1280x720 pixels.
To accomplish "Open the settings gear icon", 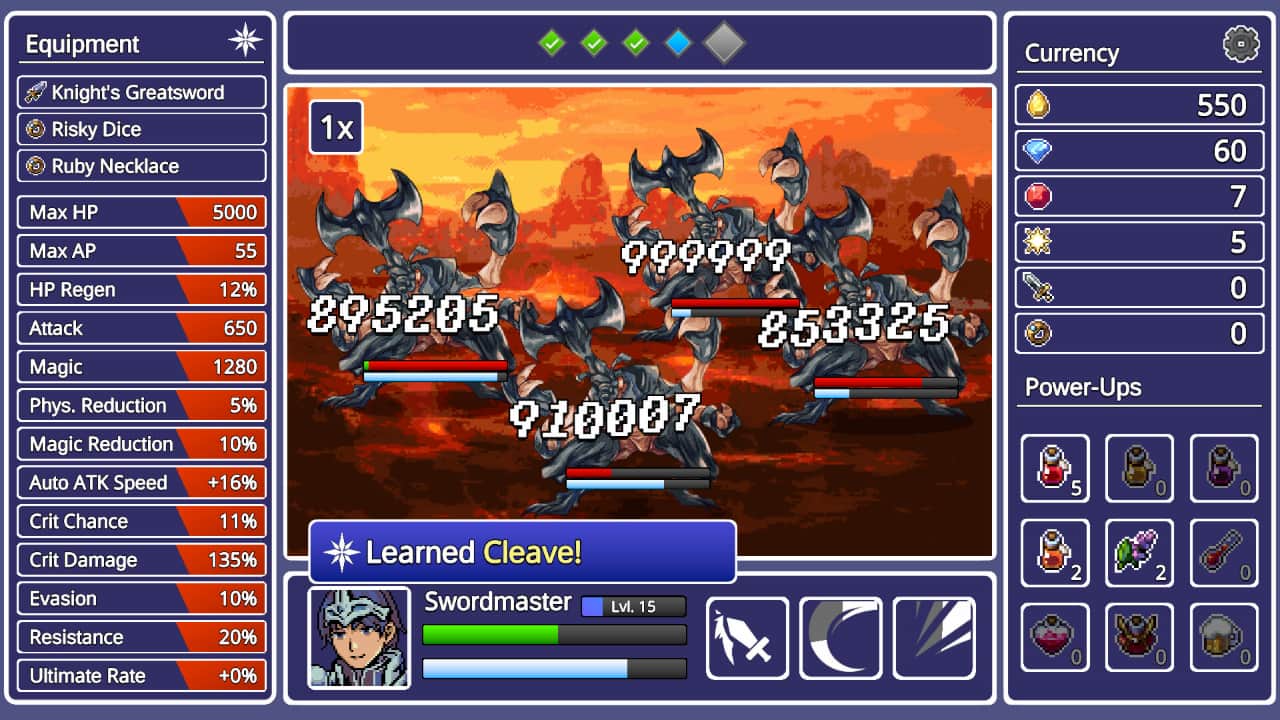I will (1240, 44).
